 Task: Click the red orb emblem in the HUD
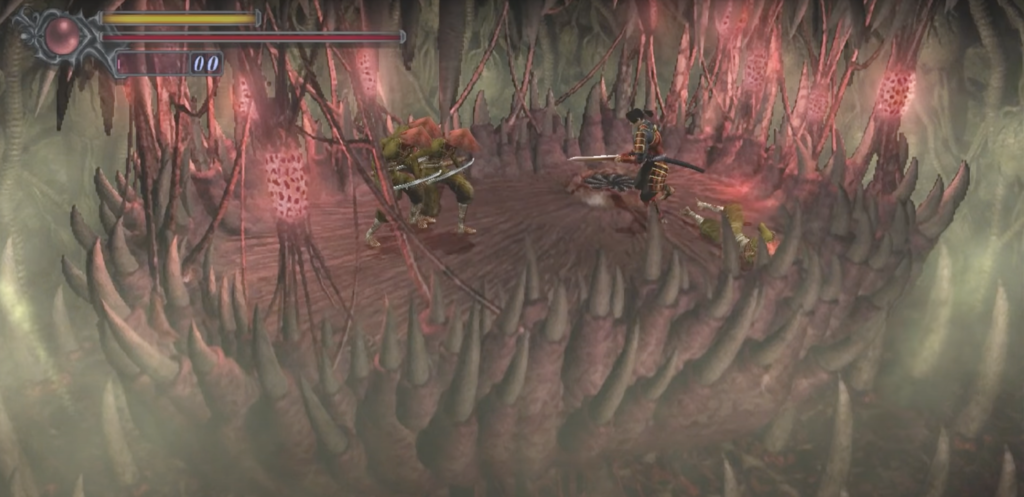[62, 36]
